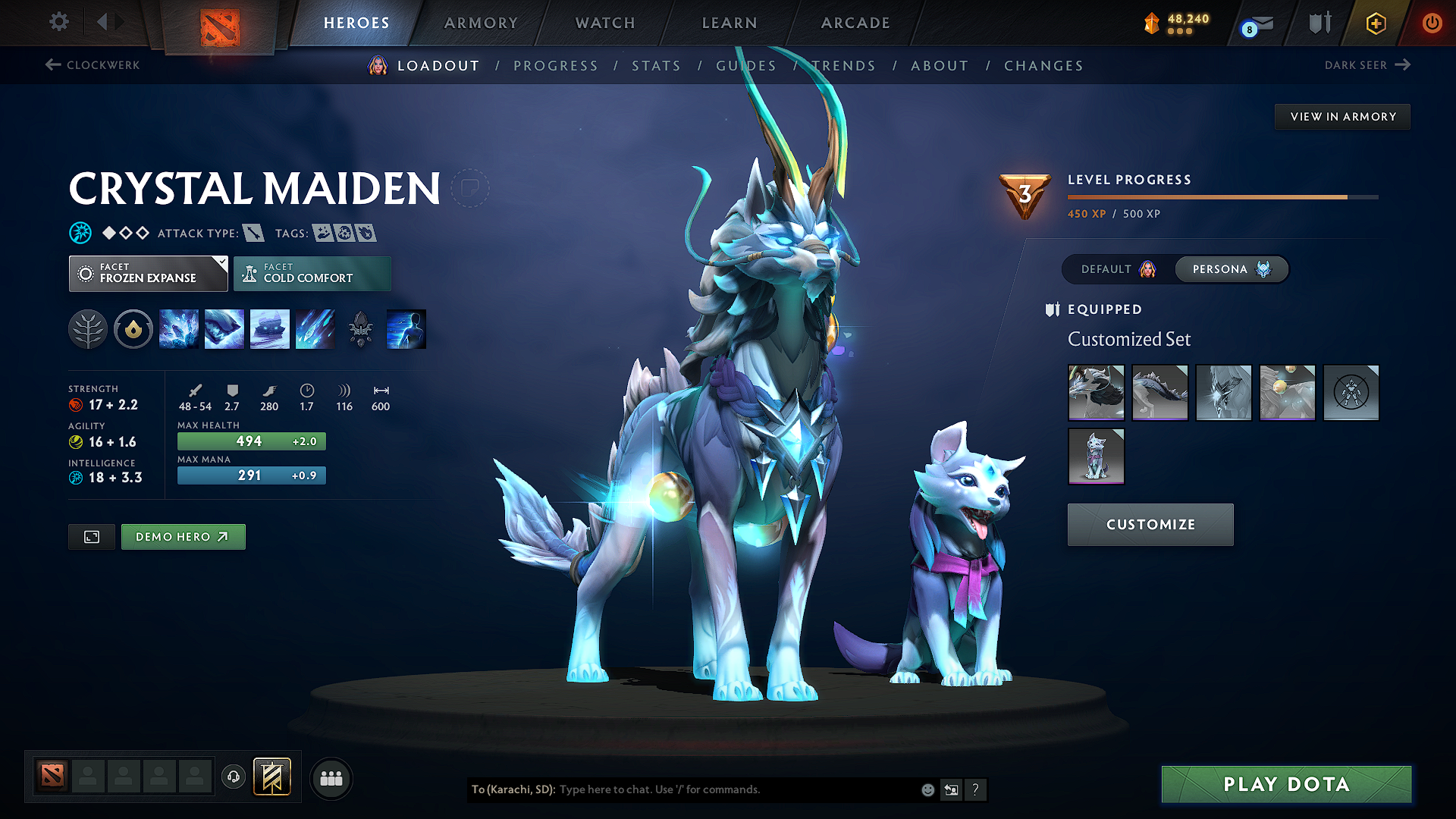Image resolution: width=1456 pixels, height=819 pixels.
Task: Open the Crystal Nova ability details
Action: 179,328
